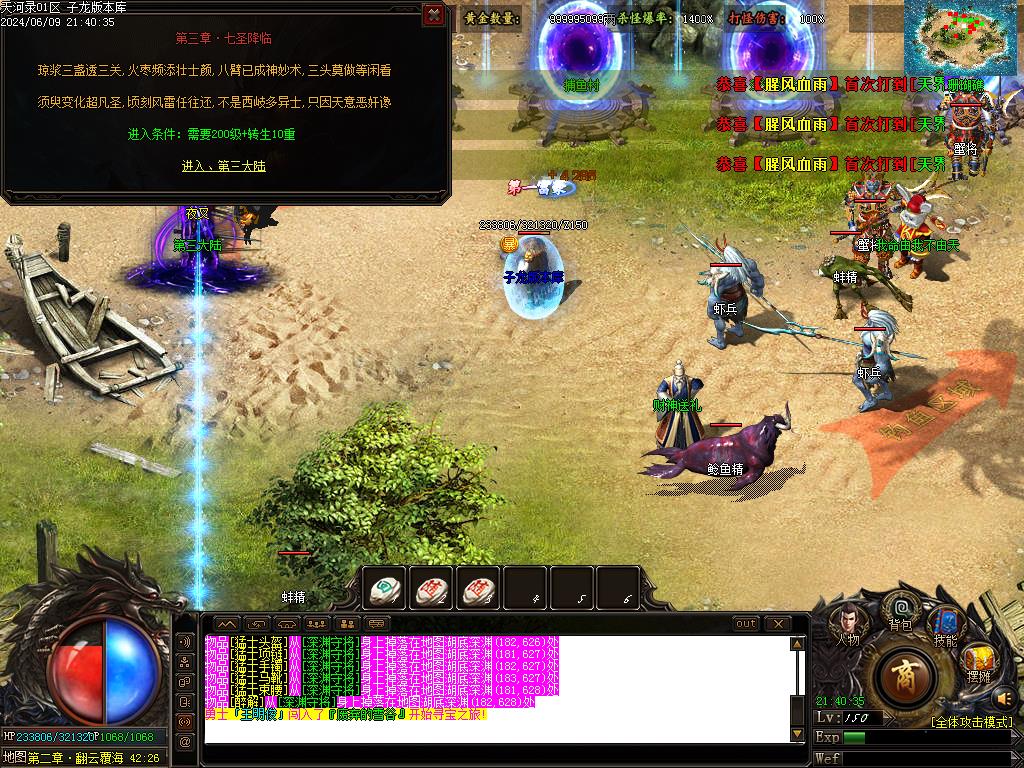1024x768 pixels.
Task: Close the Chapter Three dialog panel
Action: pos(433,15)
